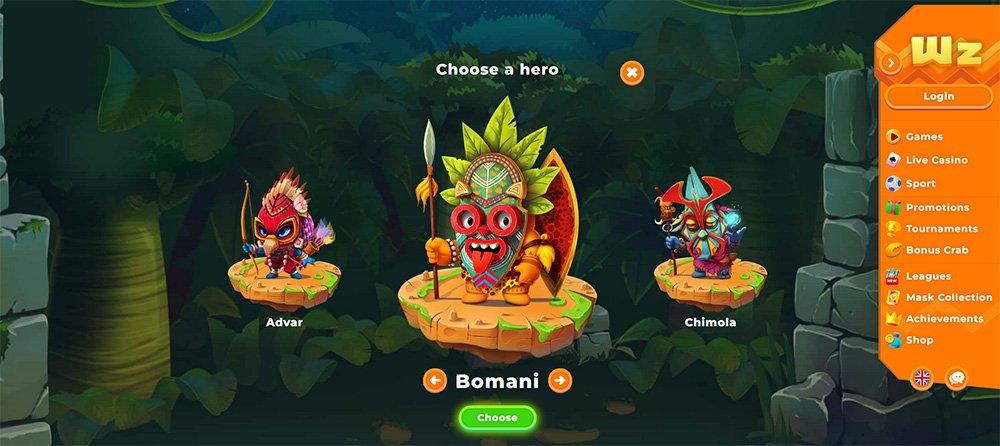Show the Leagues page
1000x446 pixels.
point(927,276)
